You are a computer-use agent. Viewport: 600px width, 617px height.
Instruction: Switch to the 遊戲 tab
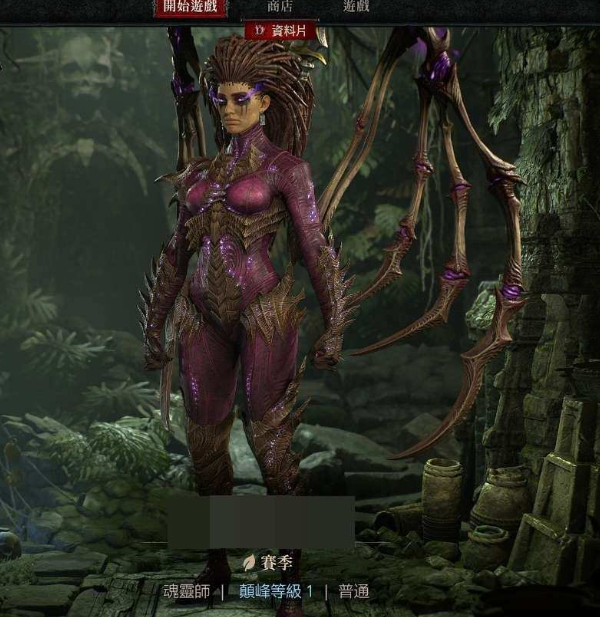[356, 7]
